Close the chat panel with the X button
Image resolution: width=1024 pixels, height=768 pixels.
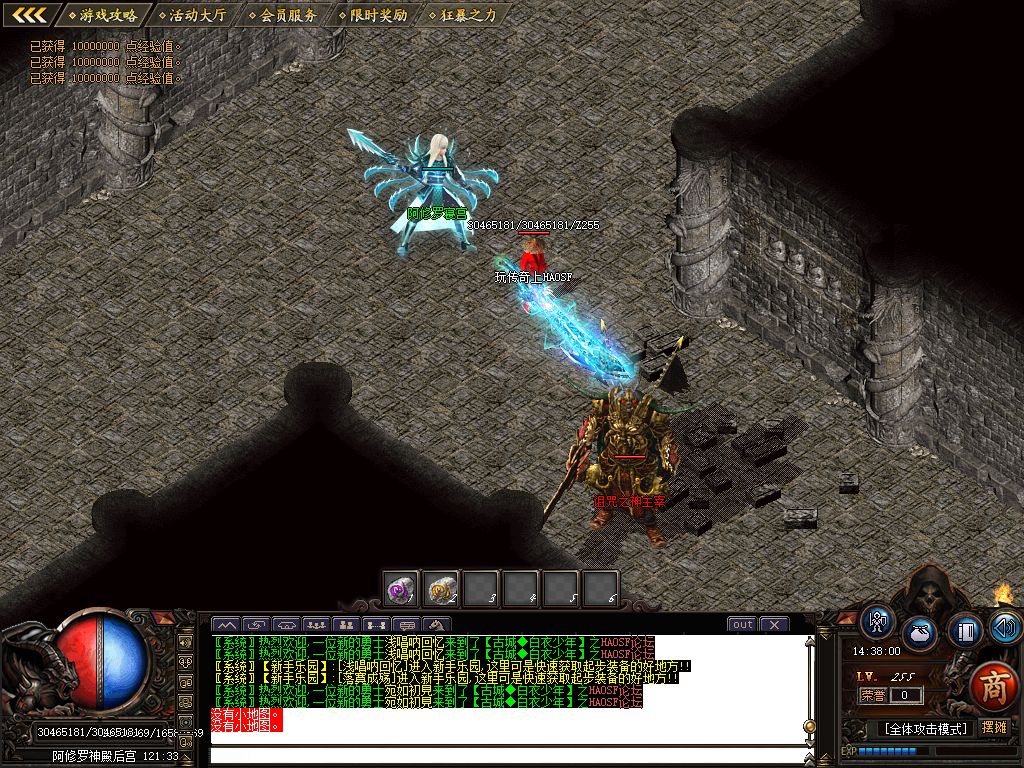774,625
